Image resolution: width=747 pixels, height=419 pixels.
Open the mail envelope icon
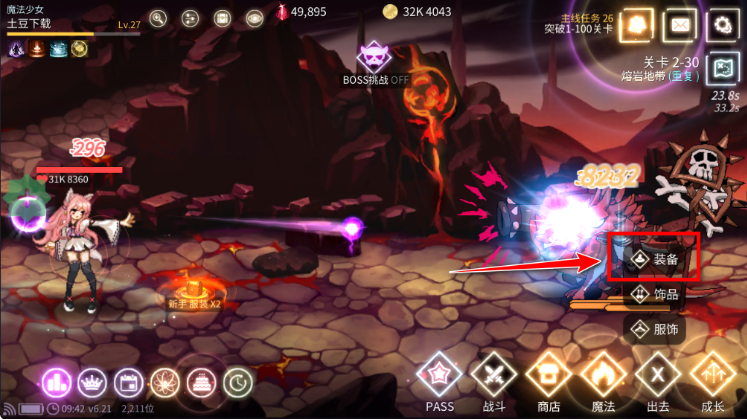pyautogui.click(x=680, y=24)
